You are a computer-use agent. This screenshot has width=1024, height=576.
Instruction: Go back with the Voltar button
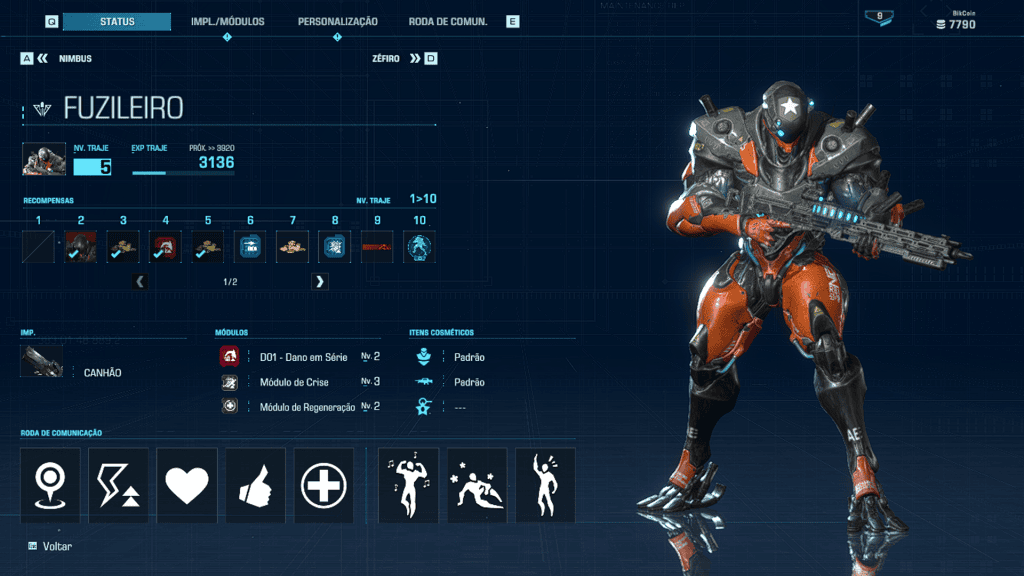pyautogui.click(x=50, y=546)
